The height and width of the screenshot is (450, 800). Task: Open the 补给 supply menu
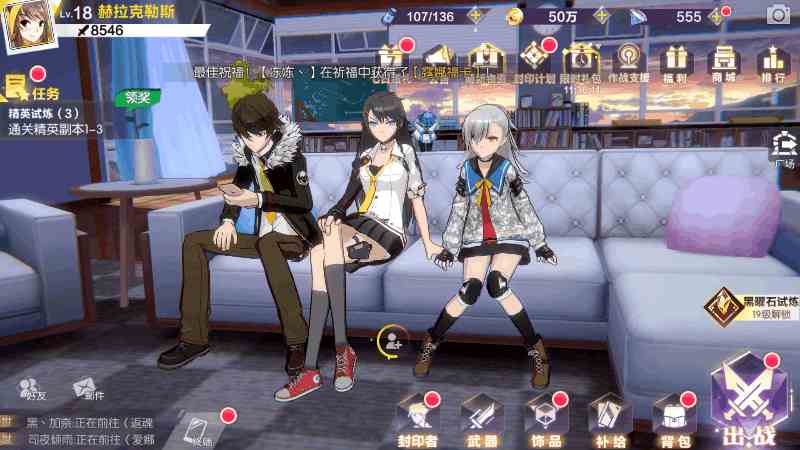point(609,419)
